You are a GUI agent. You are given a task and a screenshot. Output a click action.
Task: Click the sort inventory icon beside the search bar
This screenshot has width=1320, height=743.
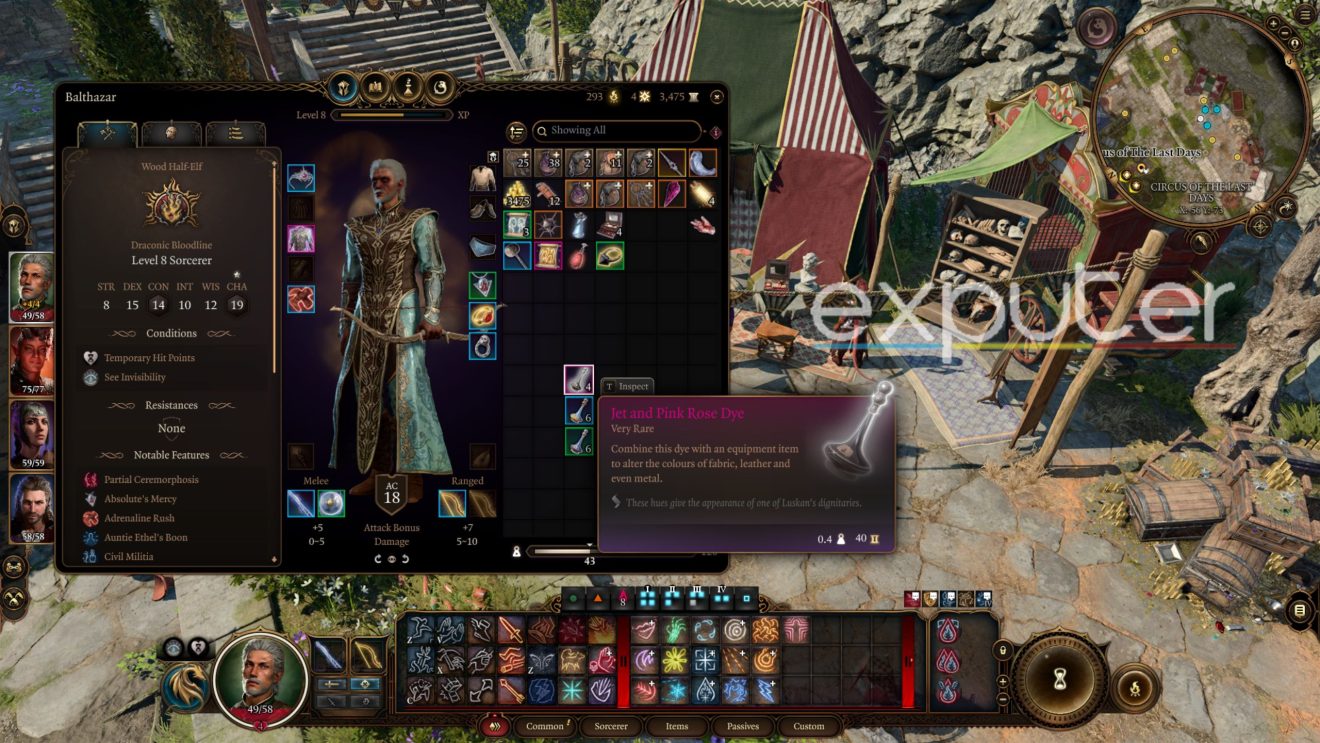[515, 131]
